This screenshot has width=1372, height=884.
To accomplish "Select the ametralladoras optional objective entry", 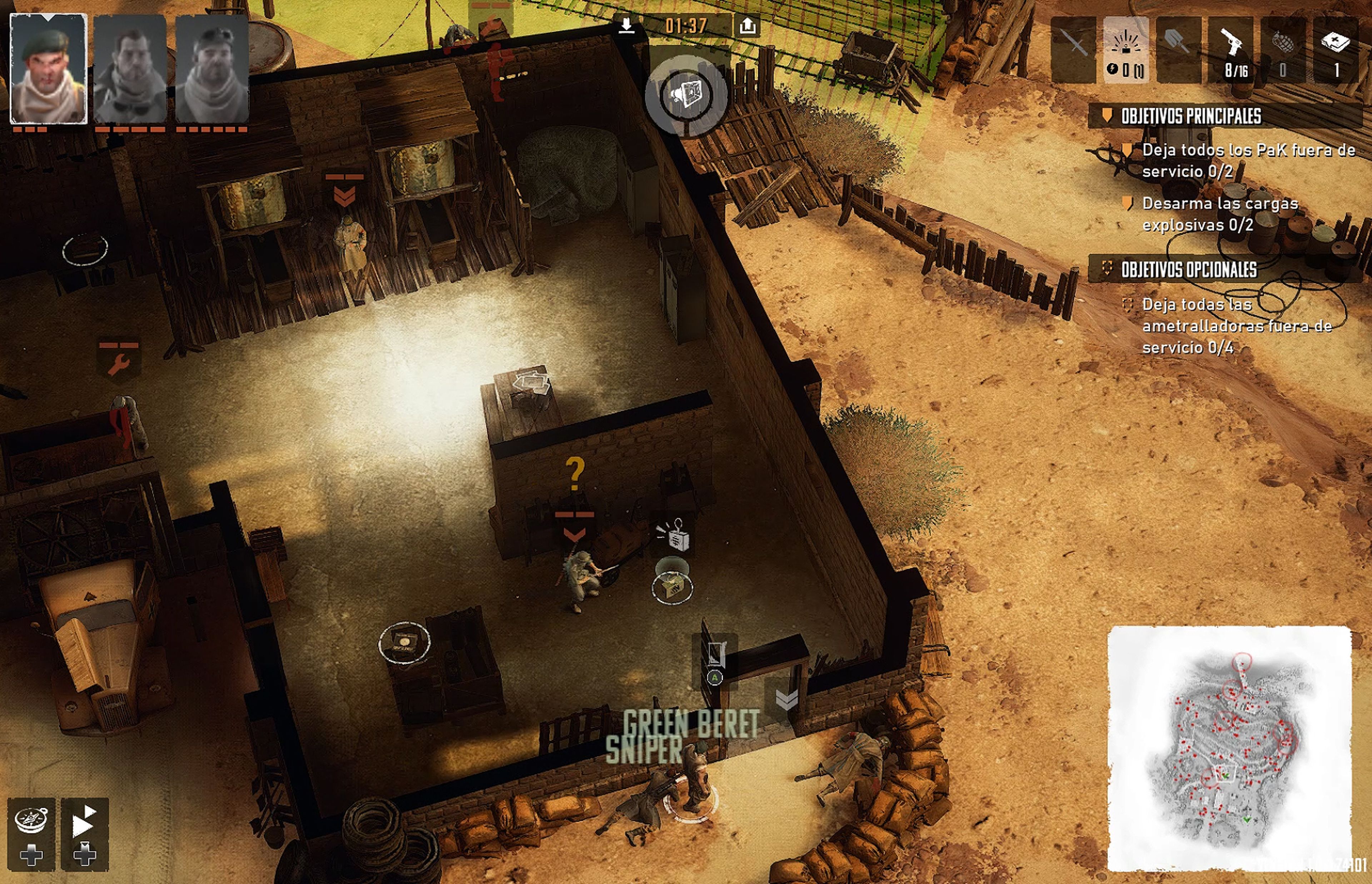I will [x=1236, y=326].
